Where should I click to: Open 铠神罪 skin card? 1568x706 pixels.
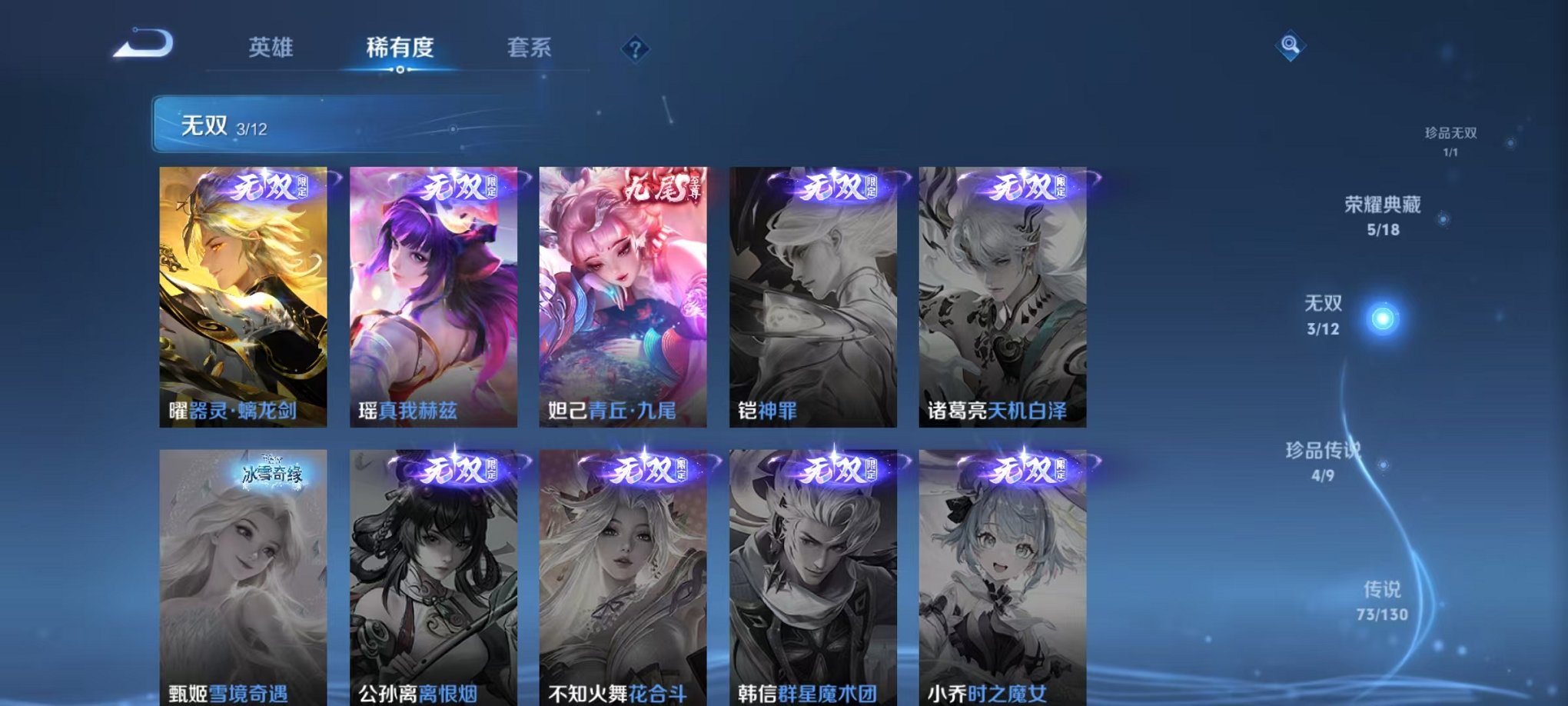pos(811,296)
